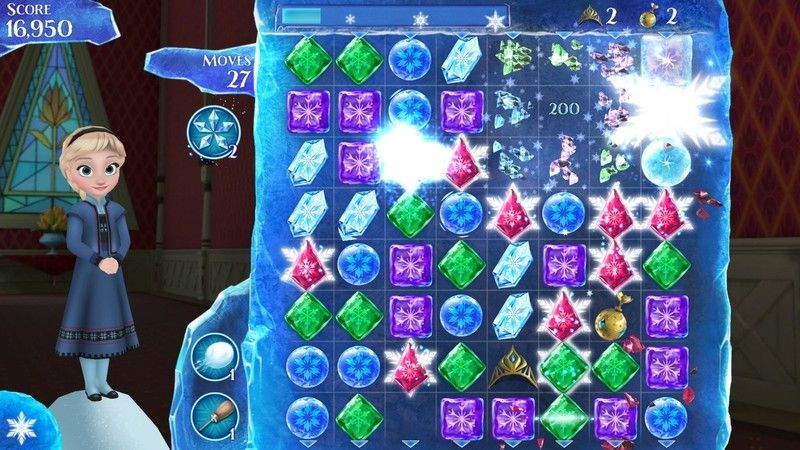The width and height of the screenshot is (800, 450).
Task: Select the green gem left of the tiara
Action: tap(460, 365)
